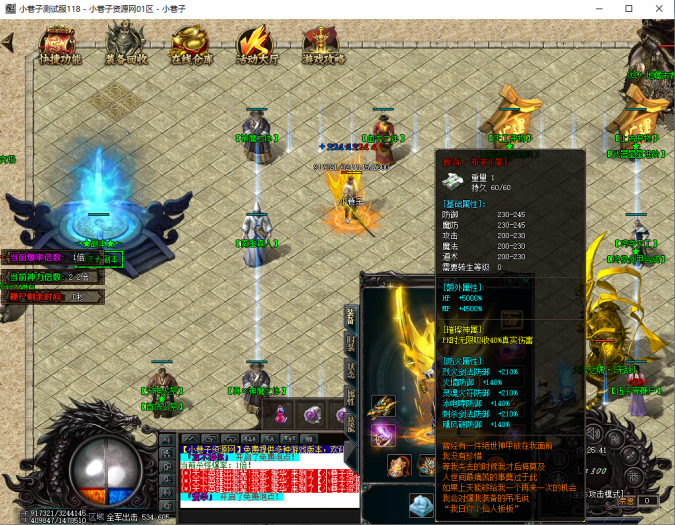Select the golden weapon equipment slot
This screenshot has height=525, width=675.
[x=383, y=407]
